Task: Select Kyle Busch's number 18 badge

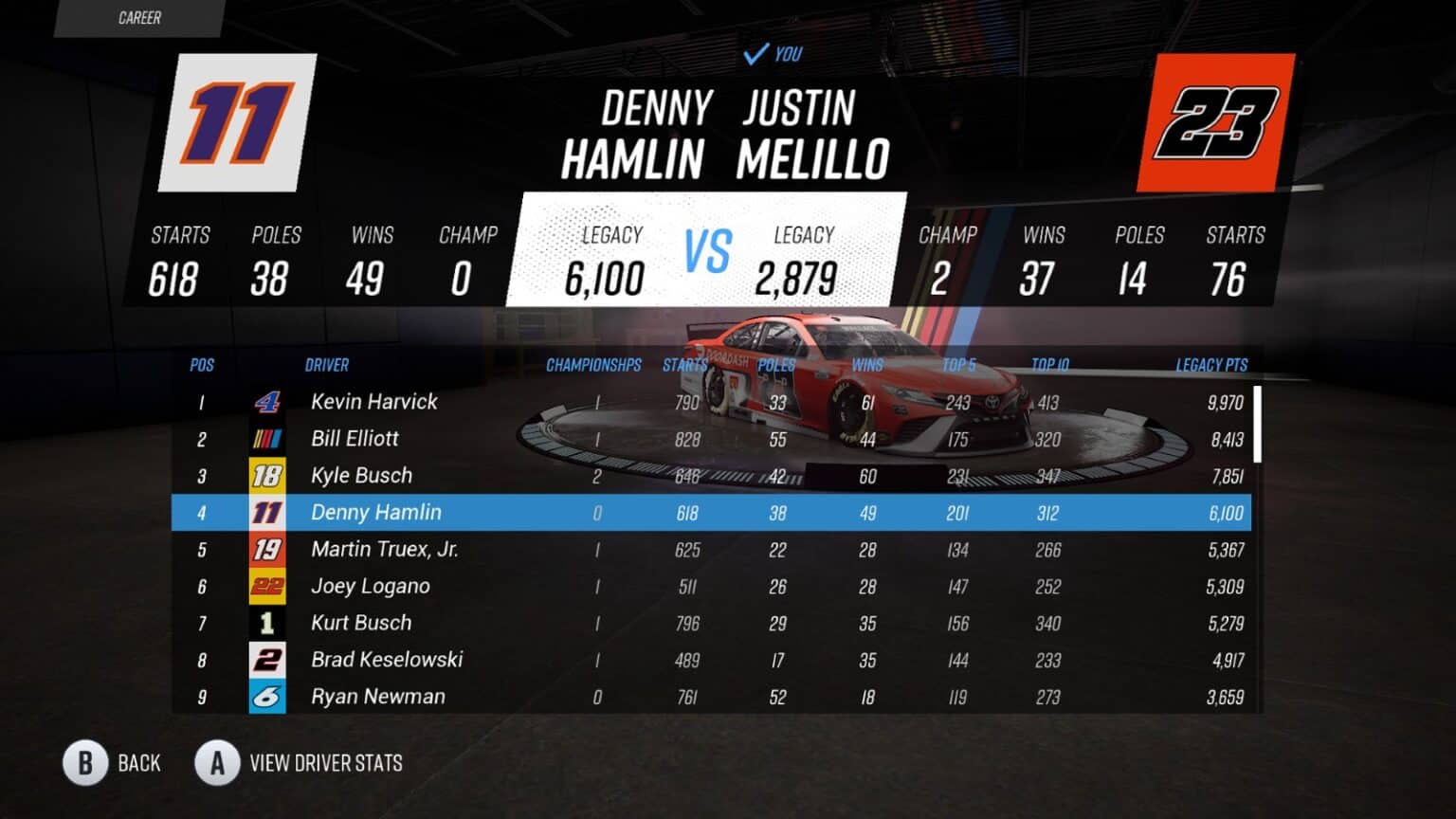Action: coord(267,475)
